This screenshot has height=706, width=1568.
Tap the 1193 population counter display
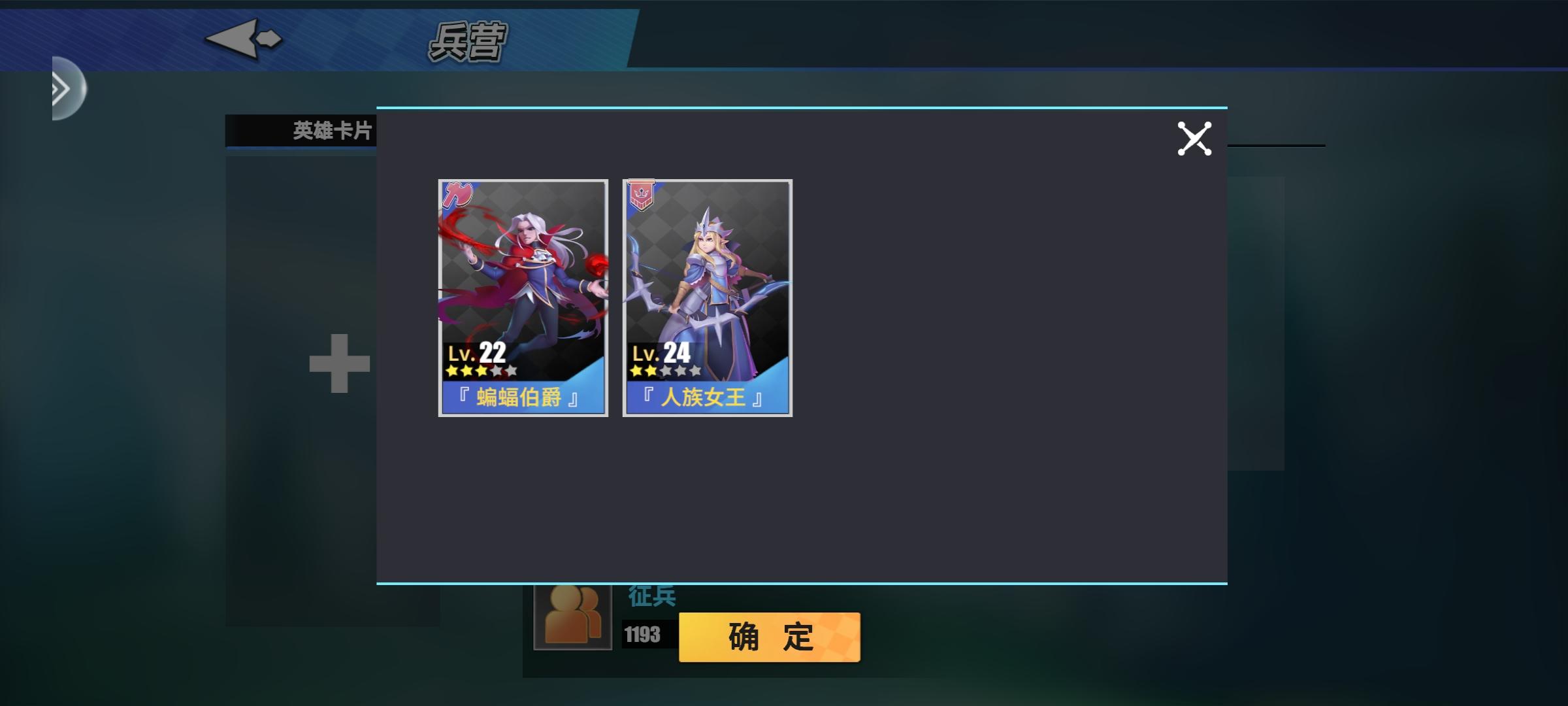(x=643, y=633)
